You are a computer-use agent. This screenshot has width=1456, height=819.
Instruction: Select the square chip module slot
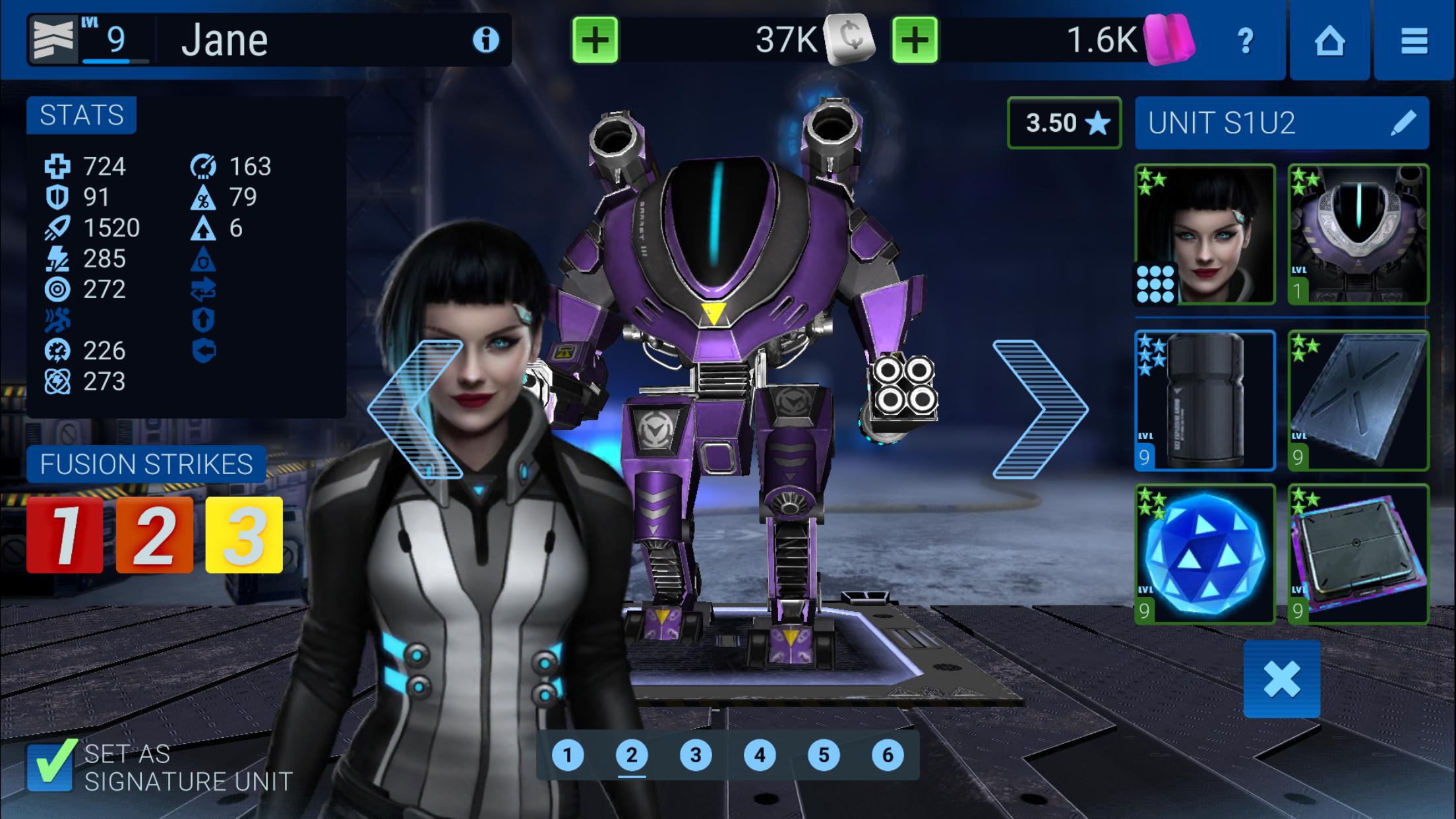pyautogui.click(x=1358, y=554)
